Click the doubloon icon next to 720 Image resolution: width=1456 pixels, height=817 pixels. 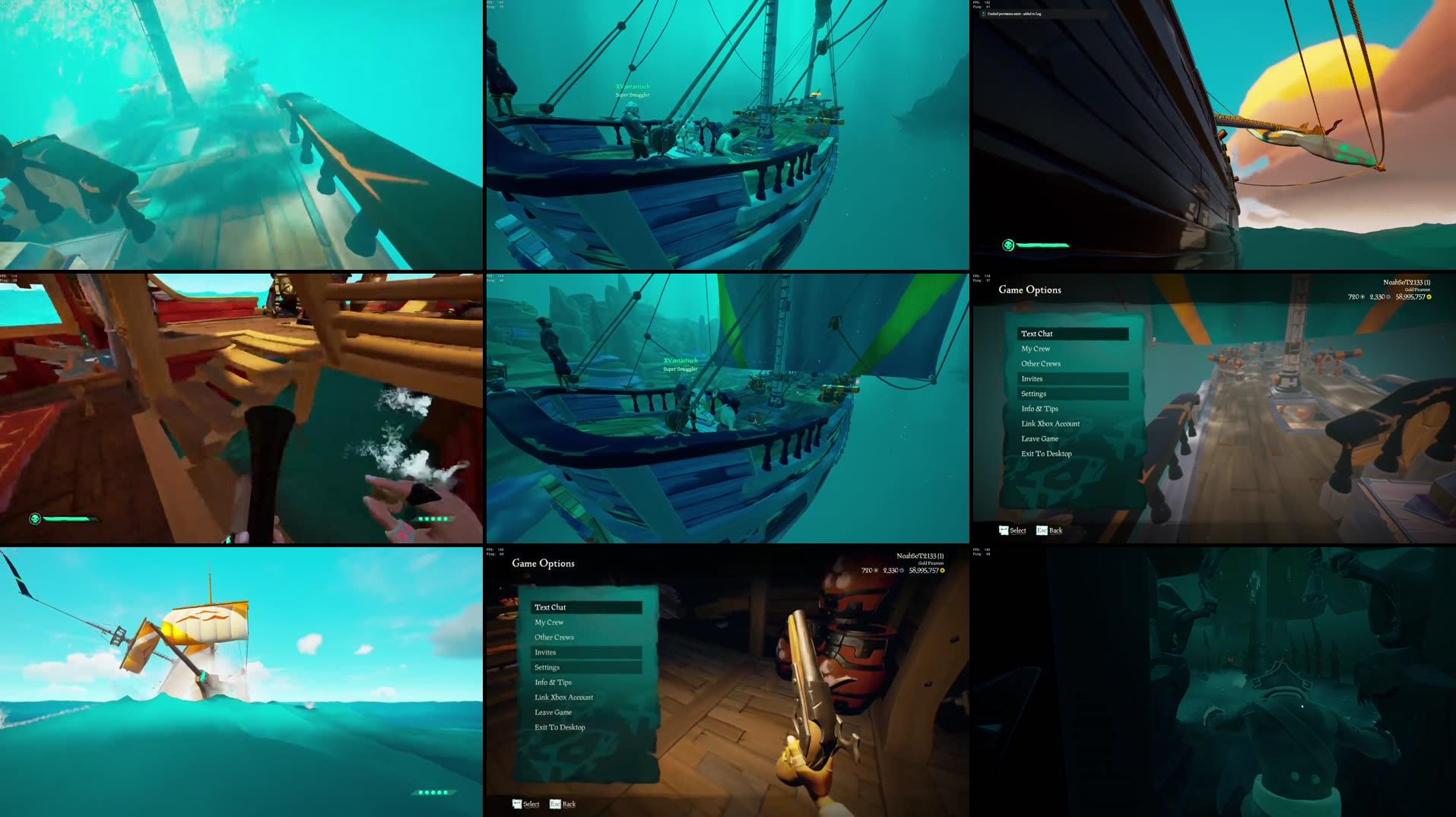click(1362, 296)
